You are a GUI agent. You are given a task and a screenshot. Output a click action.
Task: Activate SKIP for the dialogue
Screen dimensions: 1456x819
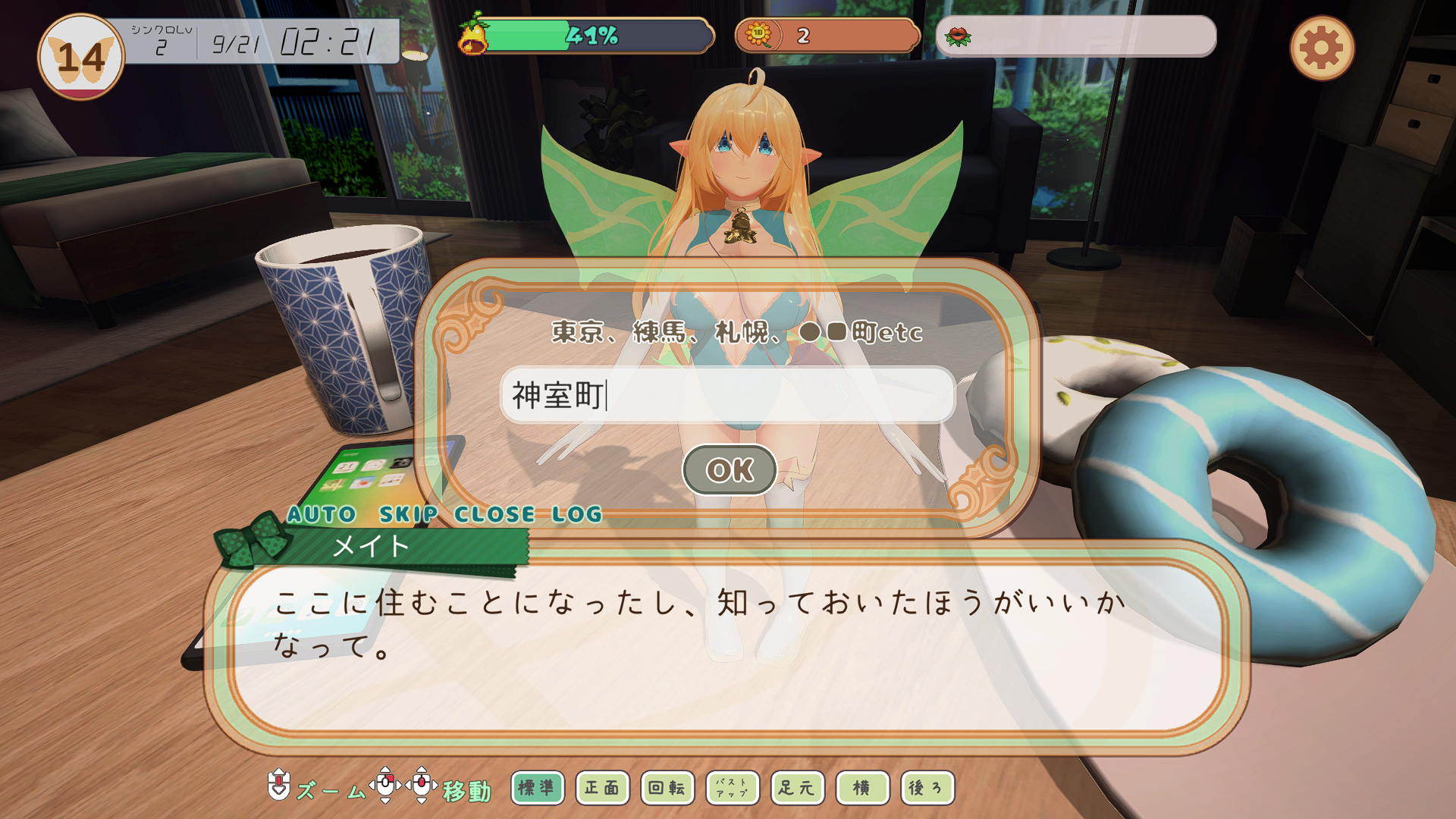tap(408, 514)
